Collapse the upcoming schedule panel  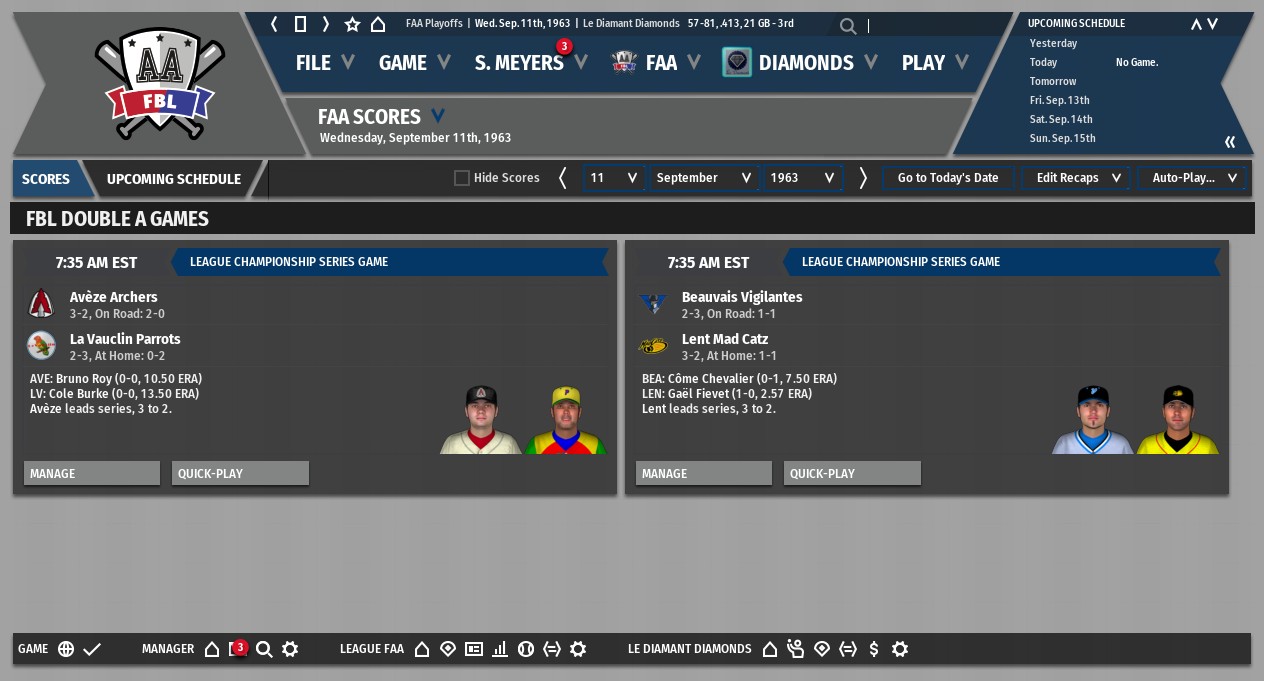[1230, 142]
